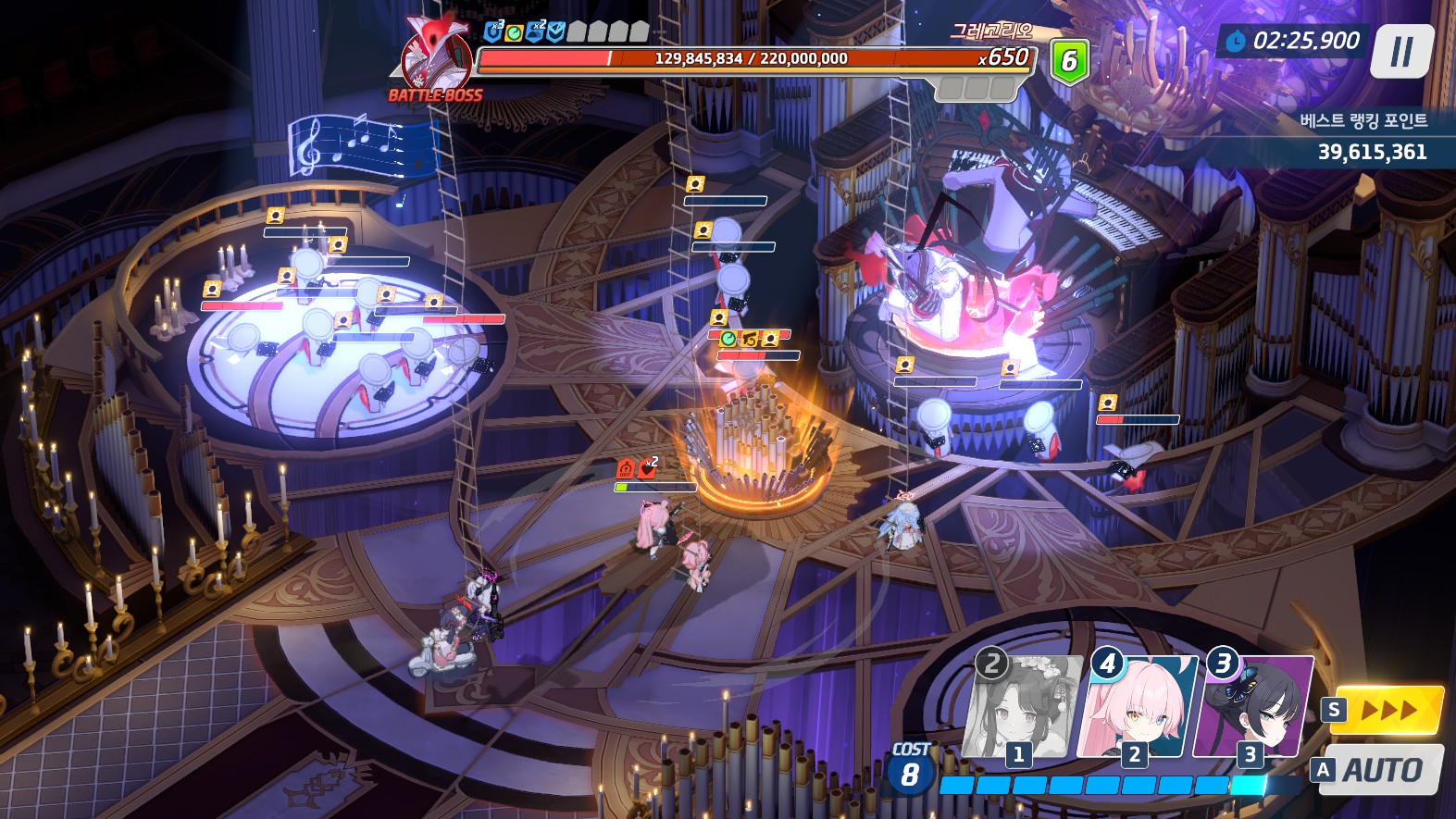
Task: Change speed with the triple-arrow button
Action: (1388, 711)
